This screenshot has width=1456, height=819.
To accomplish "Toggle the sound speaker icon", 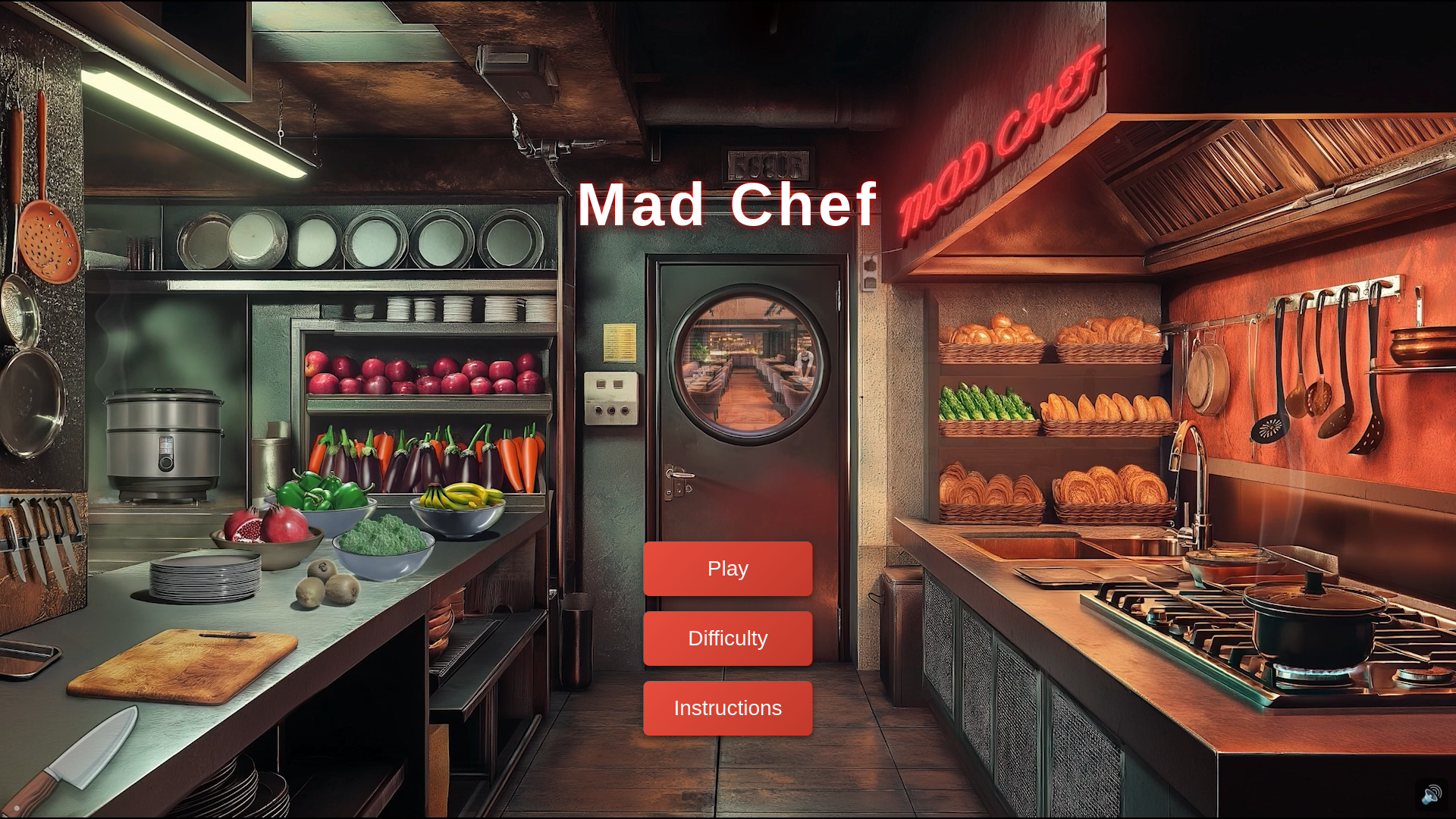I will 1431,795.
